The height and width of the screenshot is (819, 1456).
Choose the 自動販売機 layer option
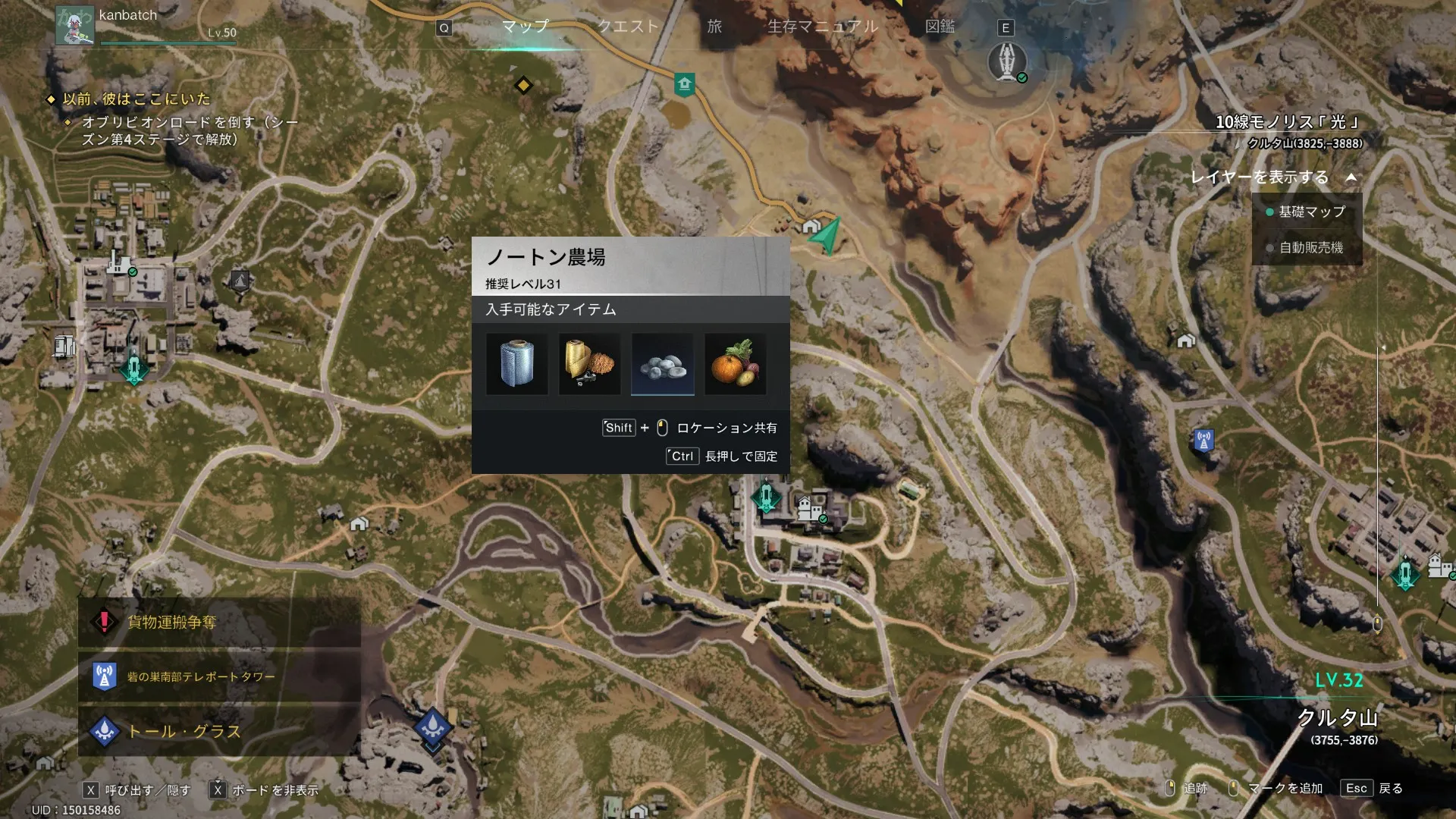1310,248
